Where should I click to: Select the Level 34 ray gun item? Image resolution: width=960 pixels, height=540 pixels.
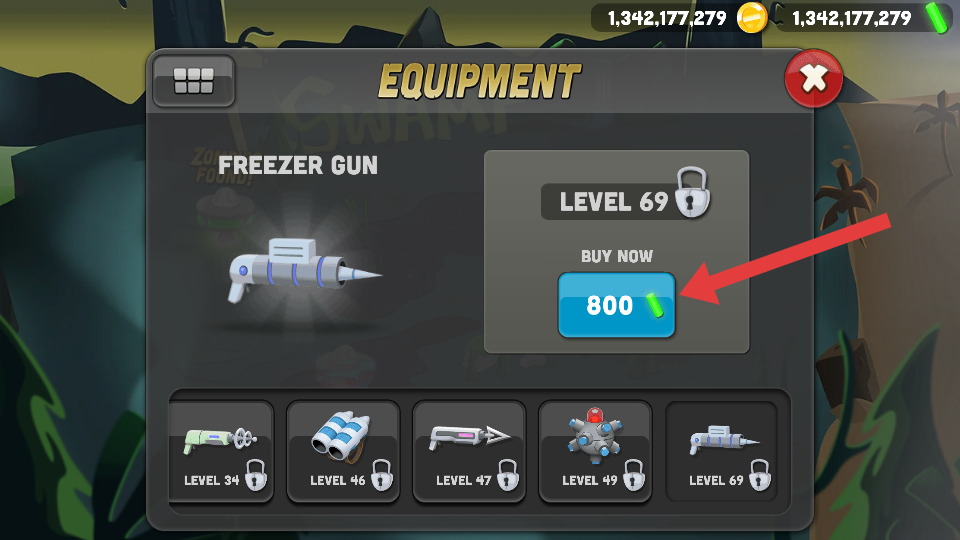click(220, 451)
